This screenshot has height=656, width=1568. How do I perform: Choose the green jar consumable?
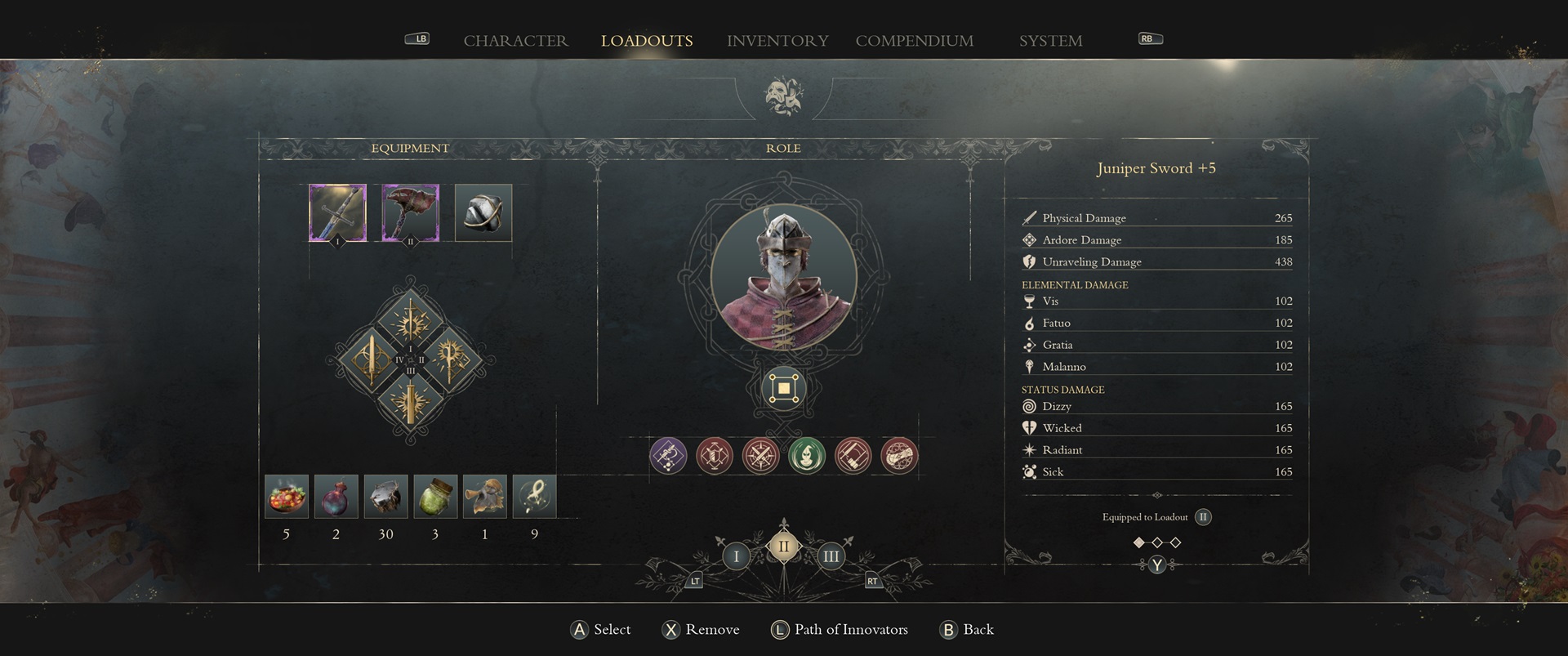pos(435,497)
